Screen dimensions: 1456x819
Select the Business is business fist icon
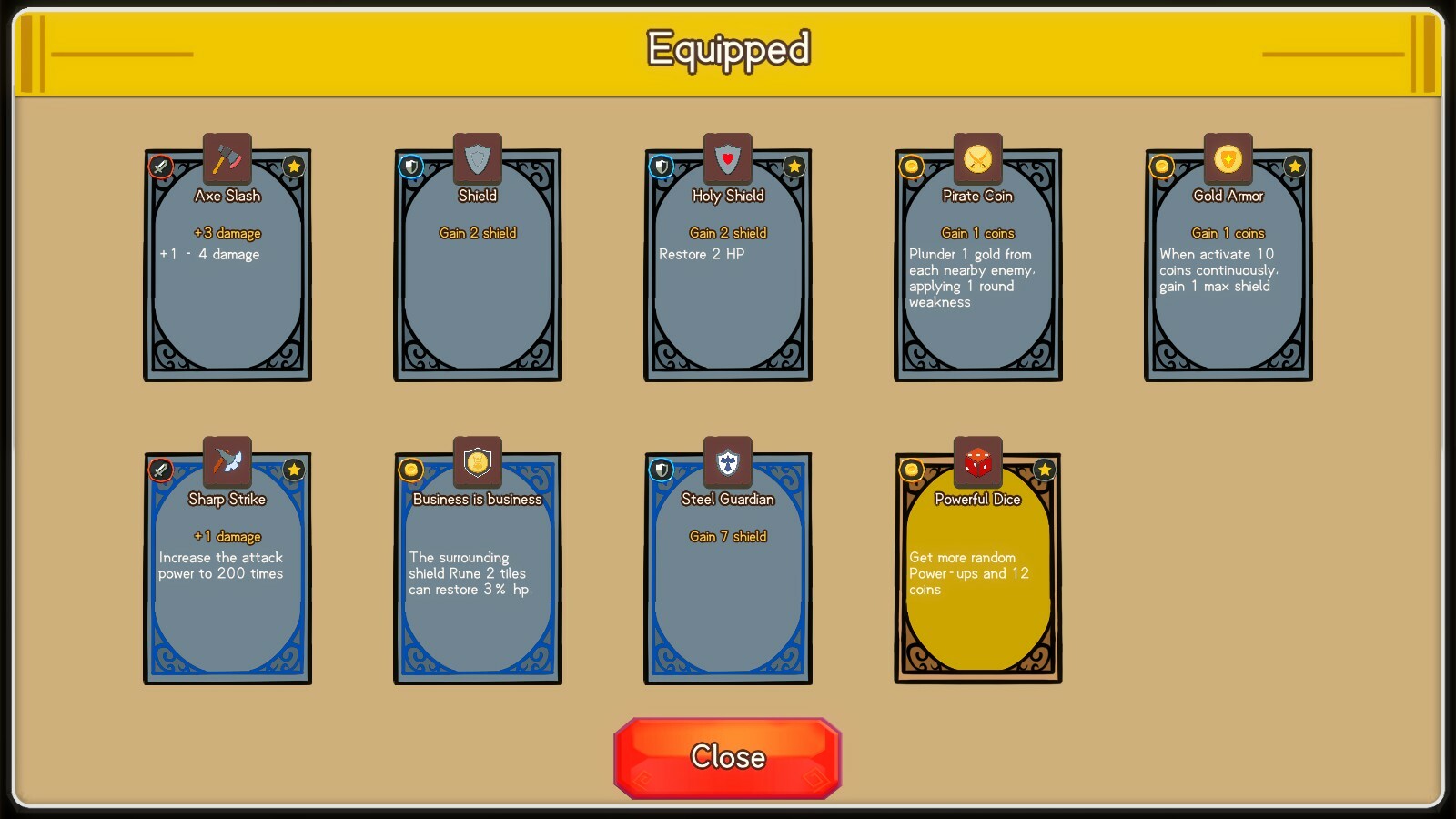point(476,462)
